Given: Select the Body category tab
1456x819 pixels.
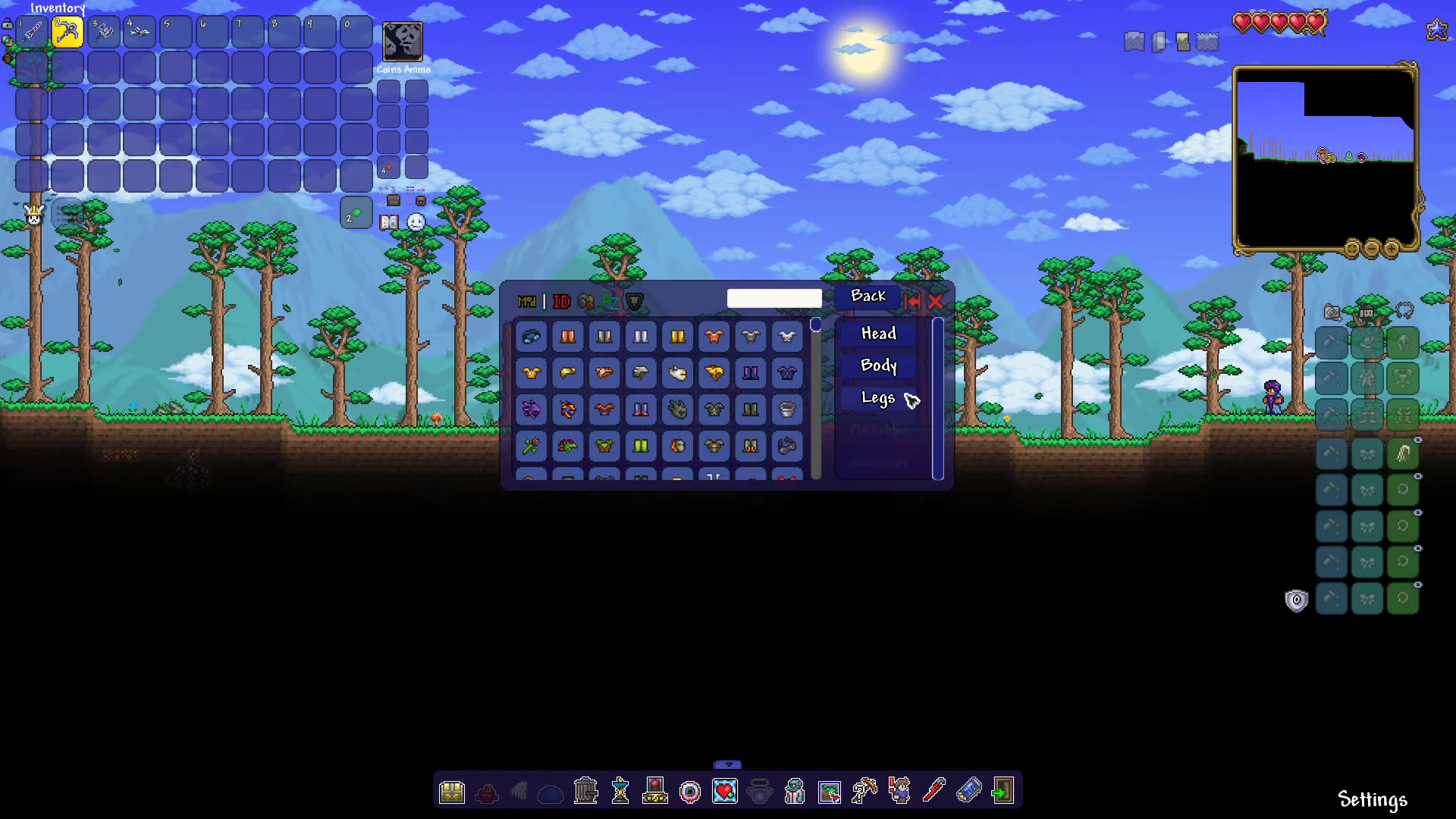Looking at the screenshot, I should [877, 366].
